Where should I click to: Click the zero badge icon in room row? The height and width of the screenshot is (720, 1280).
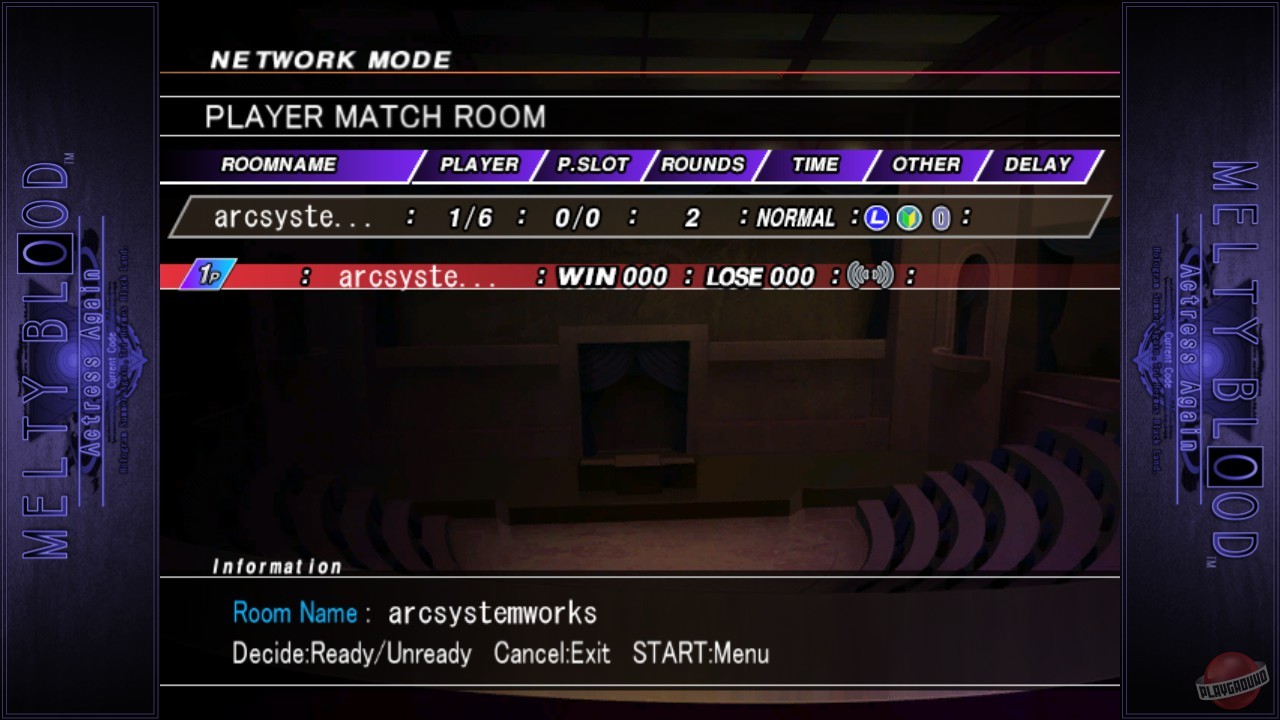click(x=940, y=217)
